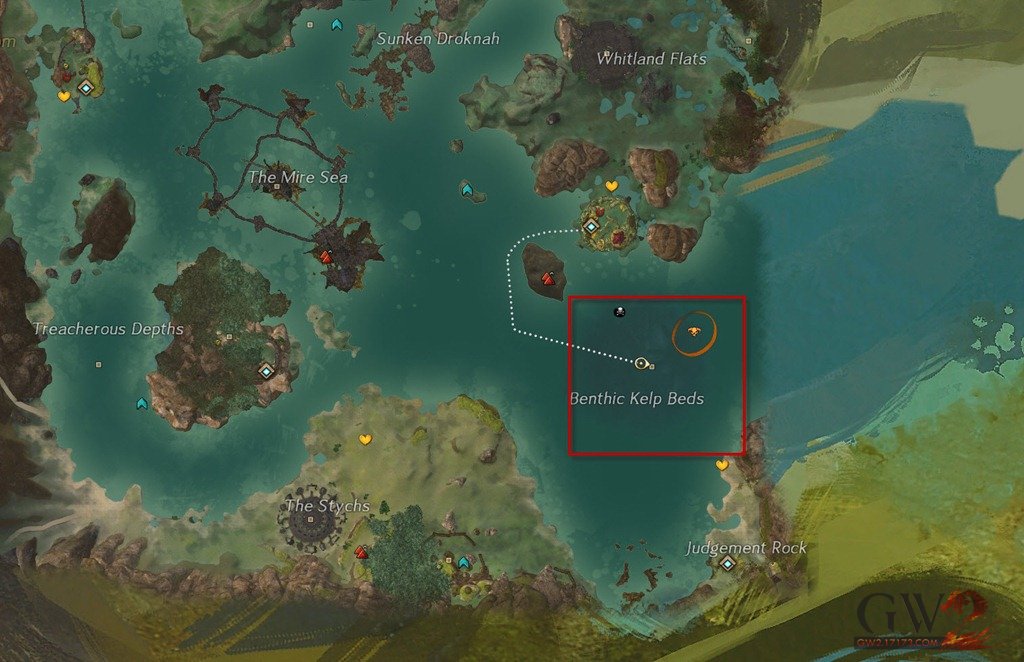
Task: Click the skull marker in Benthic Kelp Beds
Action: point(620,312)
